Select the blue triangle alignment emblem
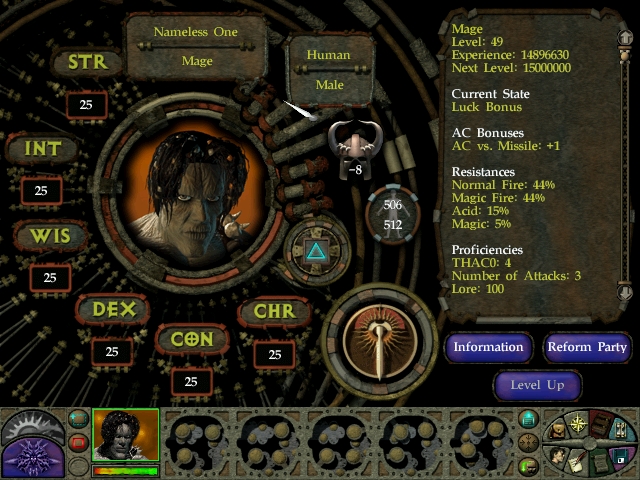Viewport: 640px width, 480px height. coord(317,251)
